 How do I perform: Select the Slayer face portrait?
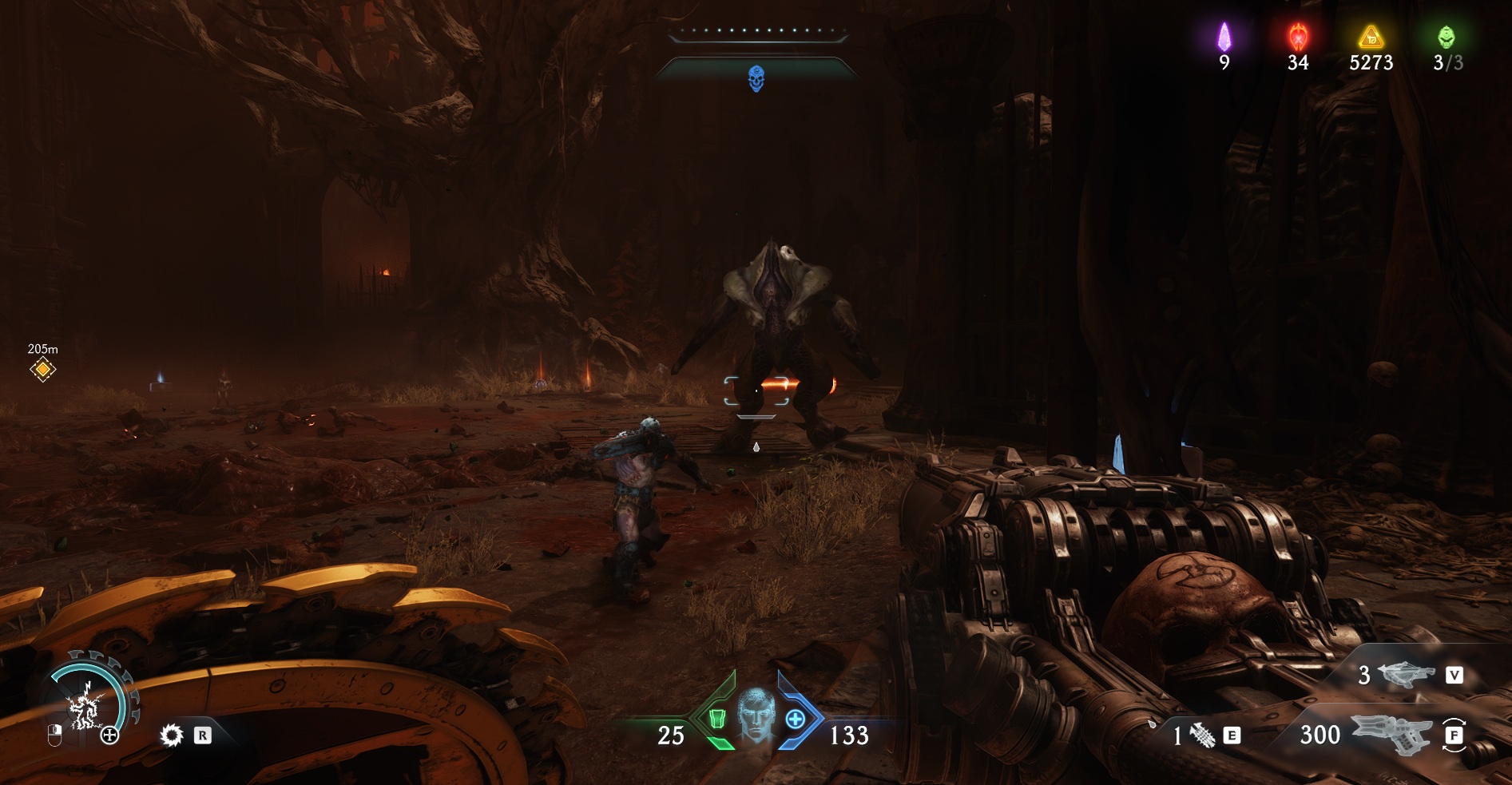(756, 716)
